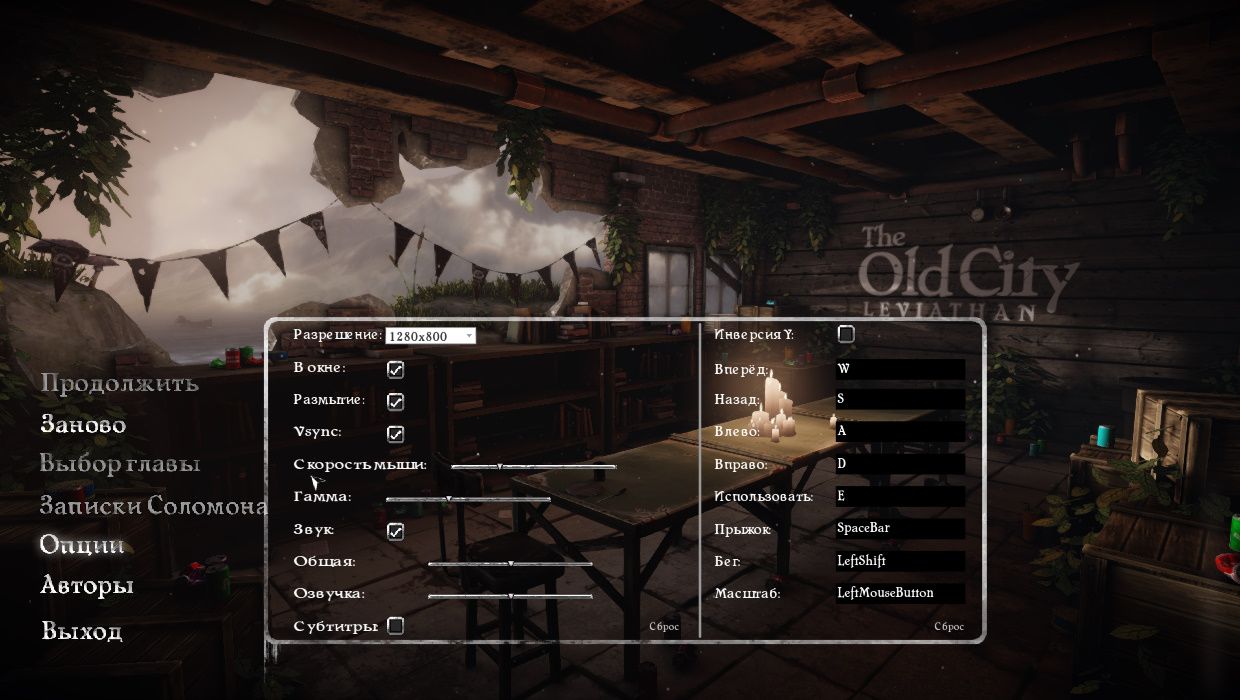The width and height of the screenshot is (1240, 700).
Task: Click Сброс under the key bindings
Action: click(x=949, y=627)
